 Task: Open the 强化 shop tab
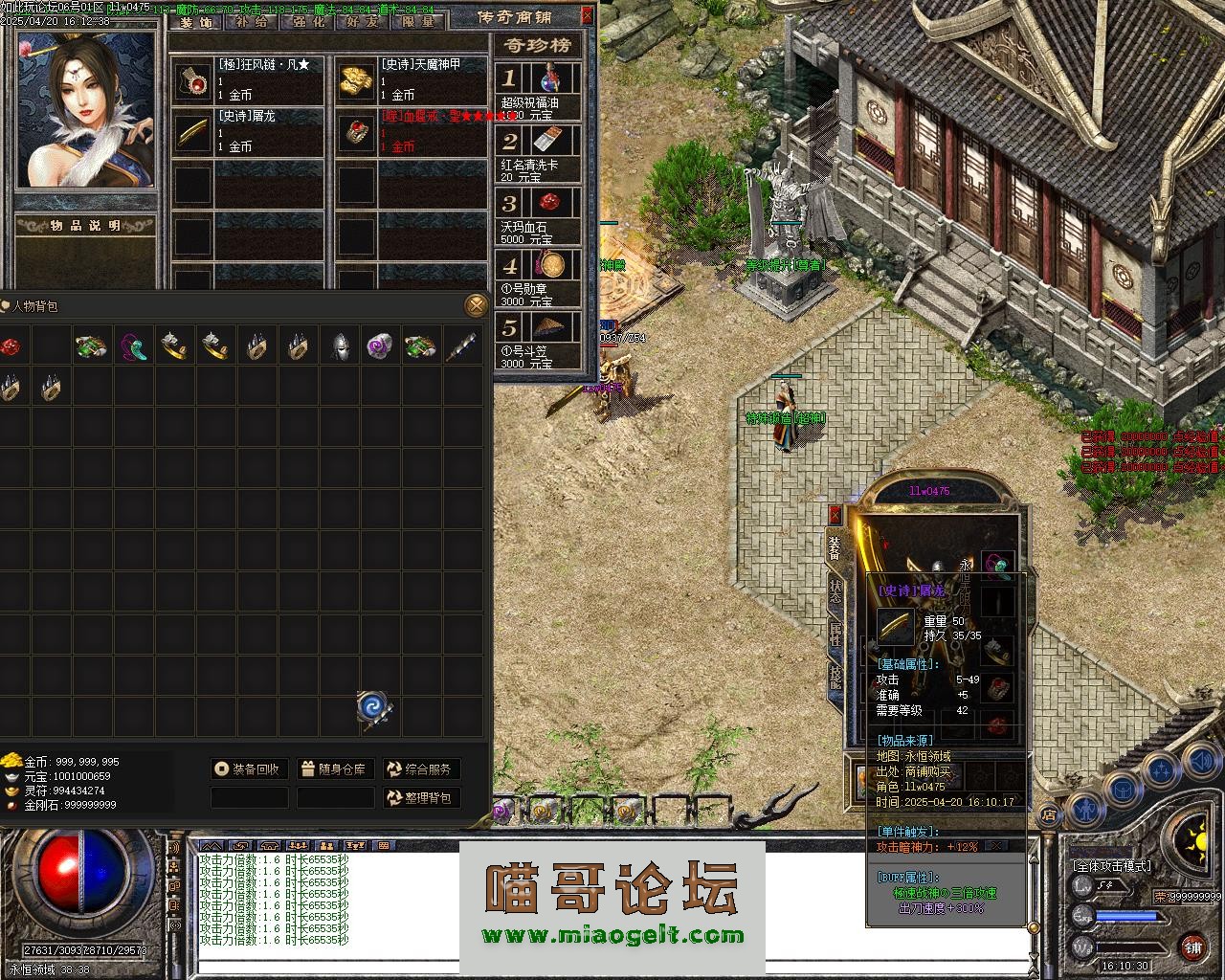pos(308,21)
